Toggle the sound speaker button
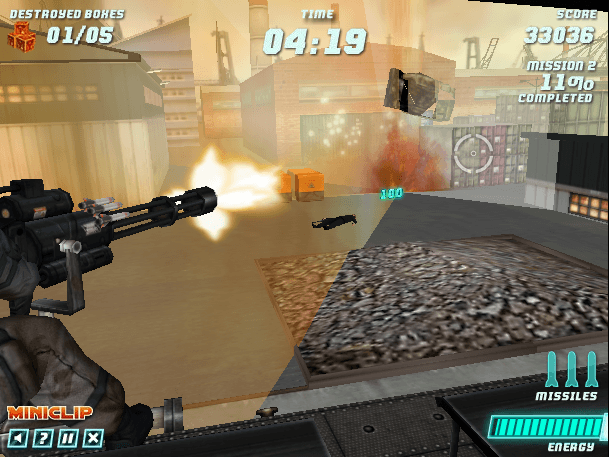 tap(18, 437)
